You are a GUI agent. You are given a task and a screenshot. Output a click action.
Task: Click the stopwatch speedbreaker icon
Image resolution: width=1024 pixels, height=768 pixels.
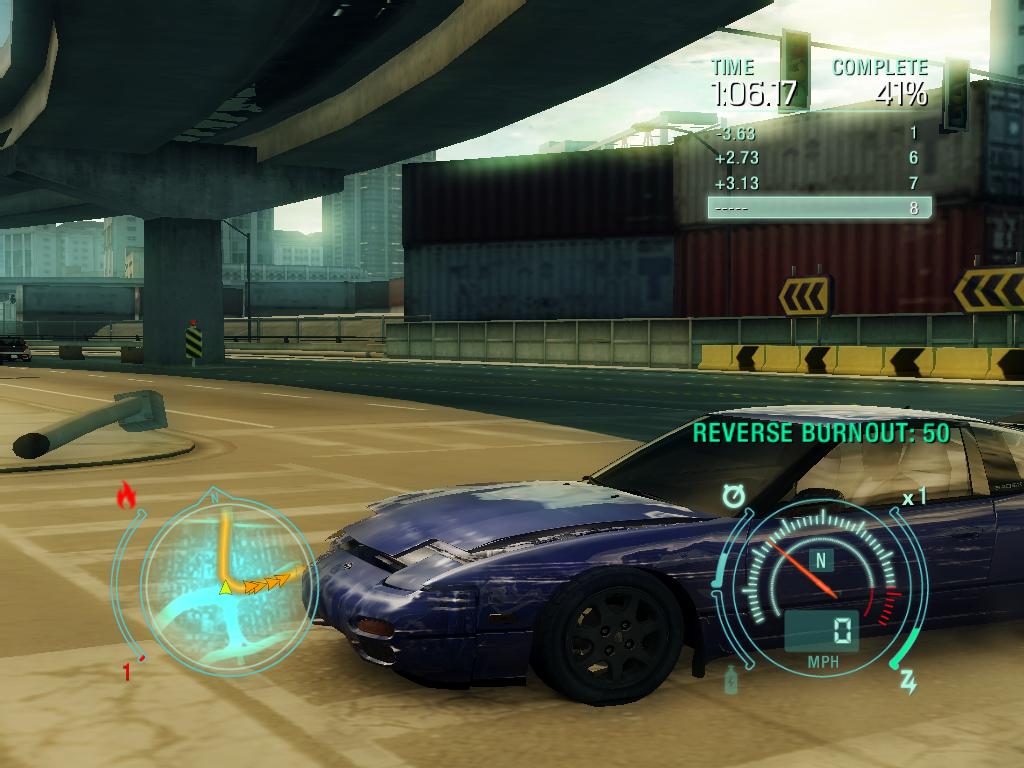click(734, 496)
